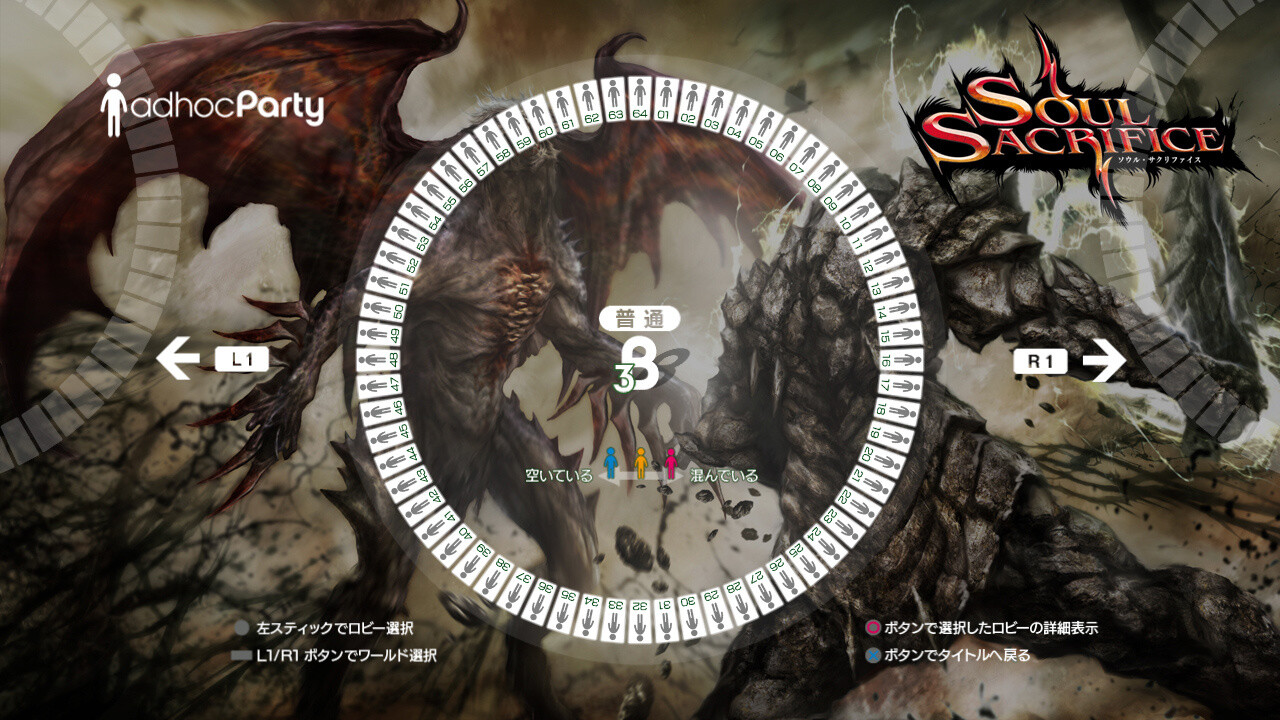Viewport: 1280px width, 720px height.
Task: Select lobby 17 person icon on the right
Action: pyautogui.click(x=905, y=383)
